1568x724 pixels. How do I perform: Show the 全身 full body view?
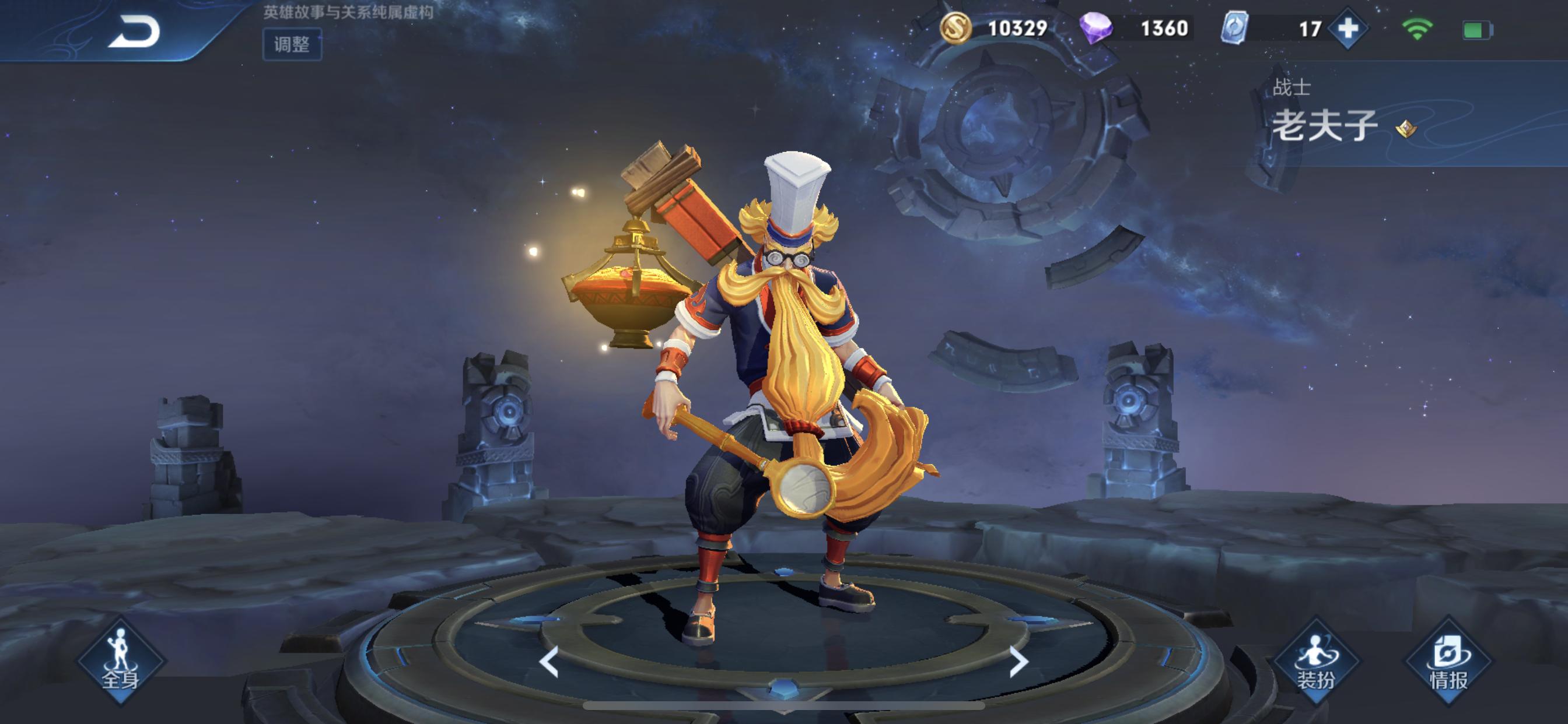click(121, 661)
